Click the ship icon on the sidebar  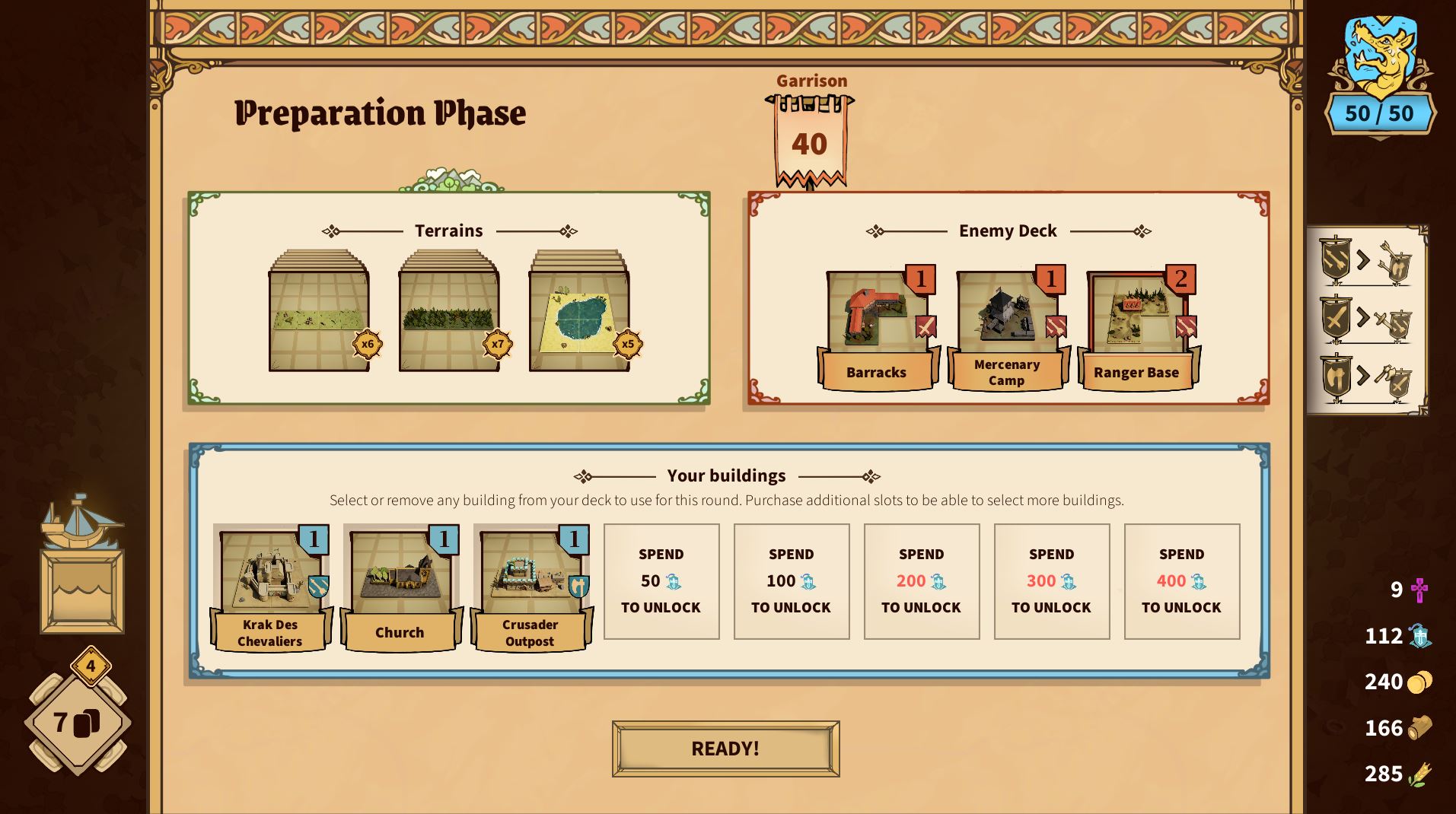pyautogui.click(x=81, y=523)
